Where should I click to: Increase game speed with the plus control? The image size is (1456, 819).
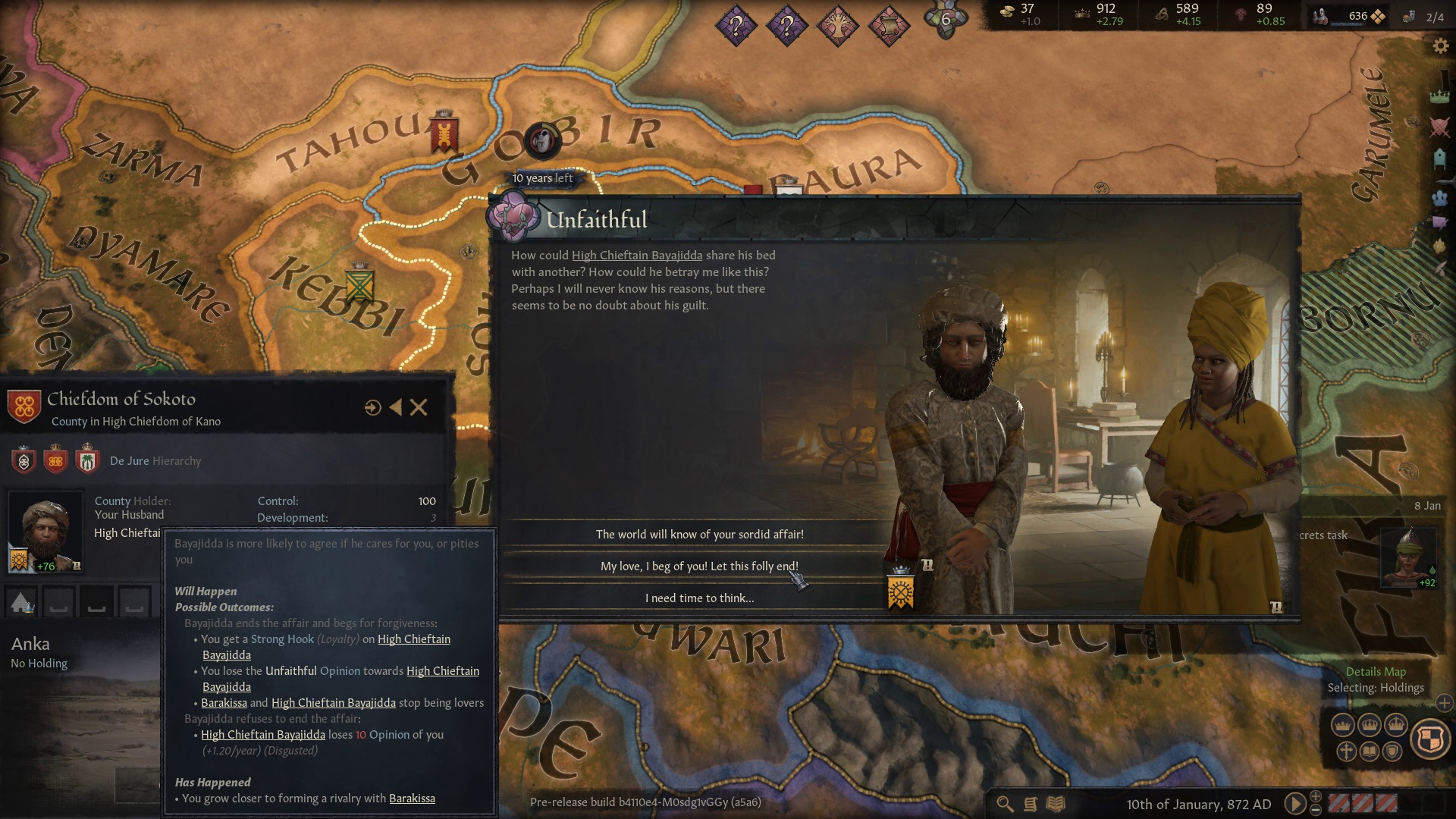1315,795
